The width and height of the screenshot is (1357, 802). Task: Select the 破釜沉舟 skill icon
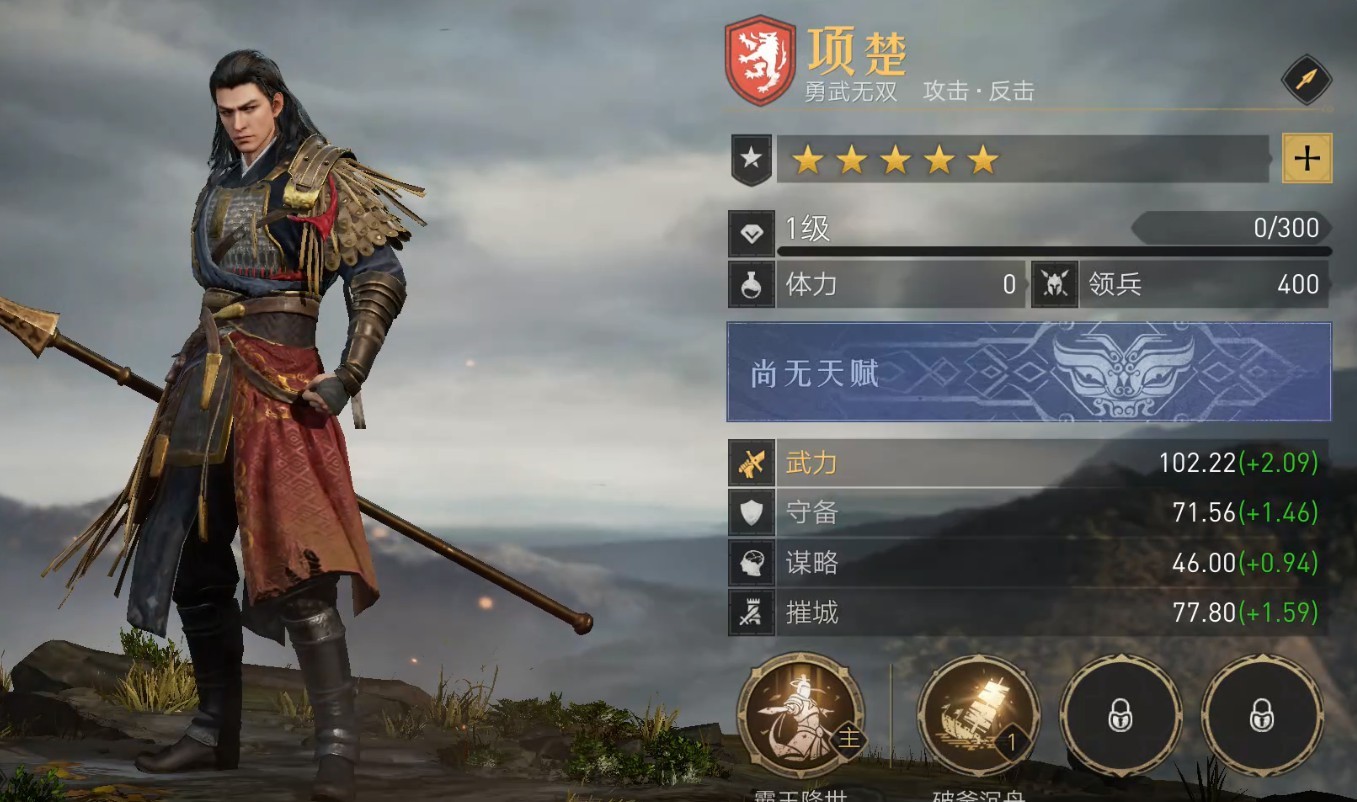(x=978, y=715)
